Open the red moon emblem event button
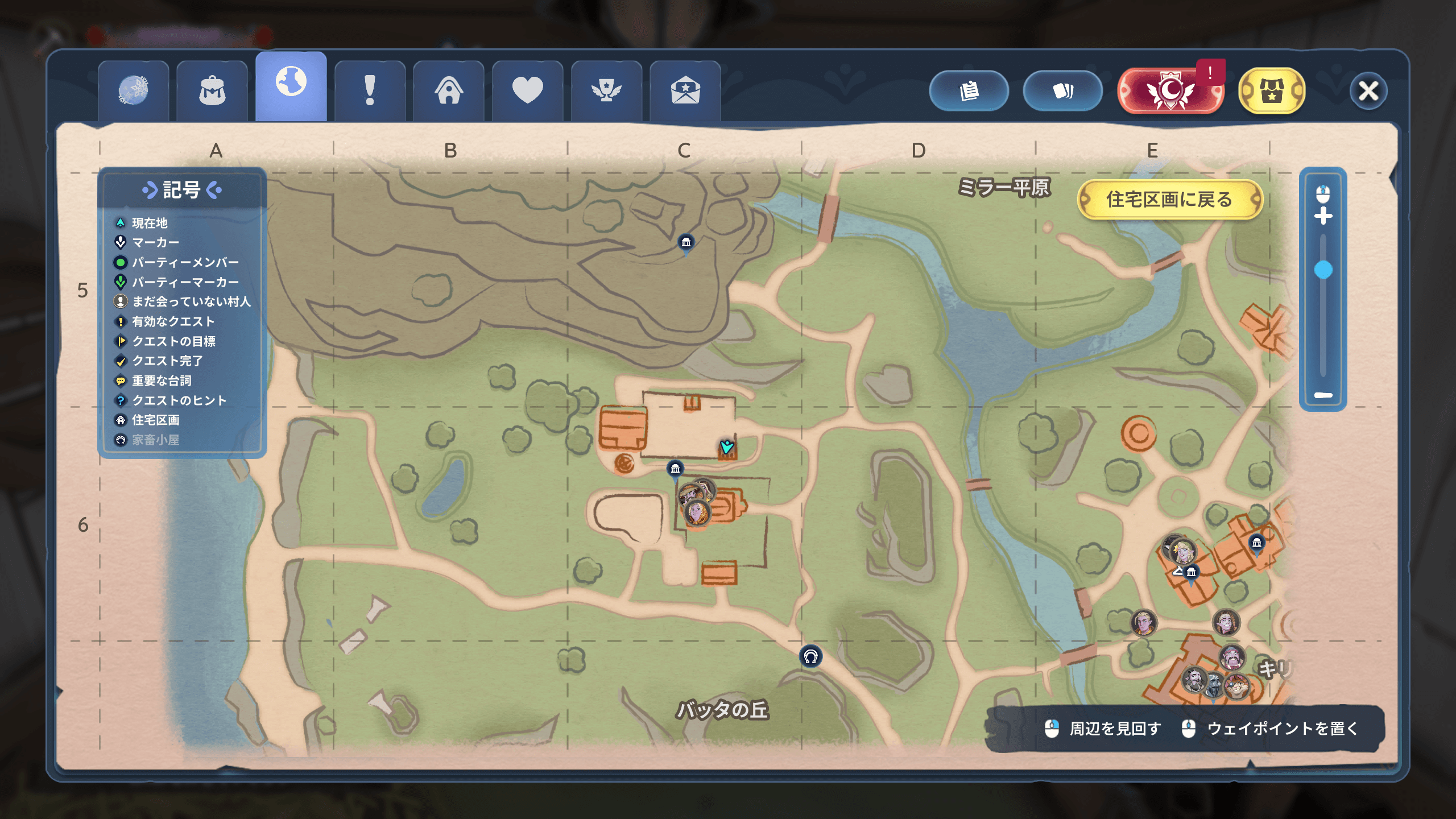The image size is (1456, 819). 1170,91
